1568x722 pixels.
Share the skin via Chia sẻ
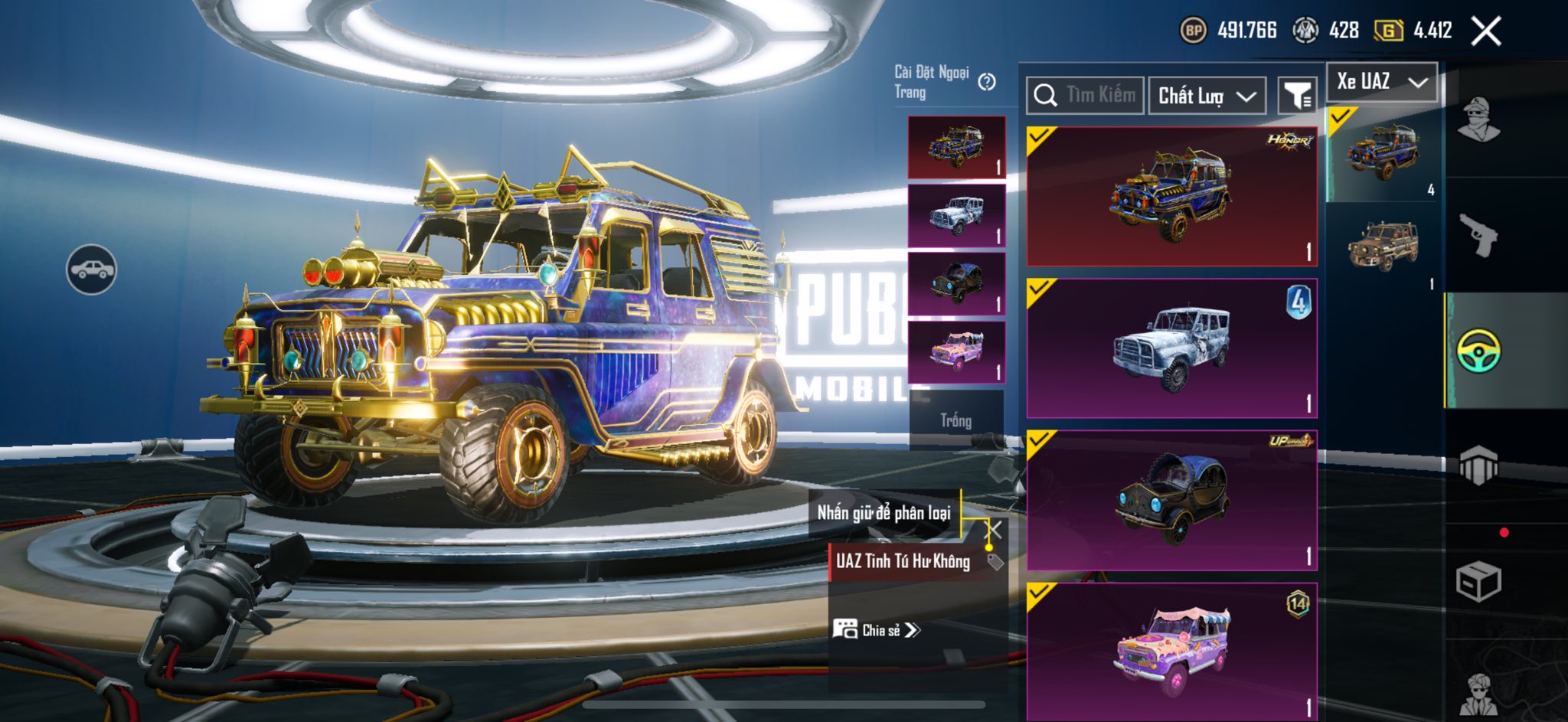coord(877,630)
